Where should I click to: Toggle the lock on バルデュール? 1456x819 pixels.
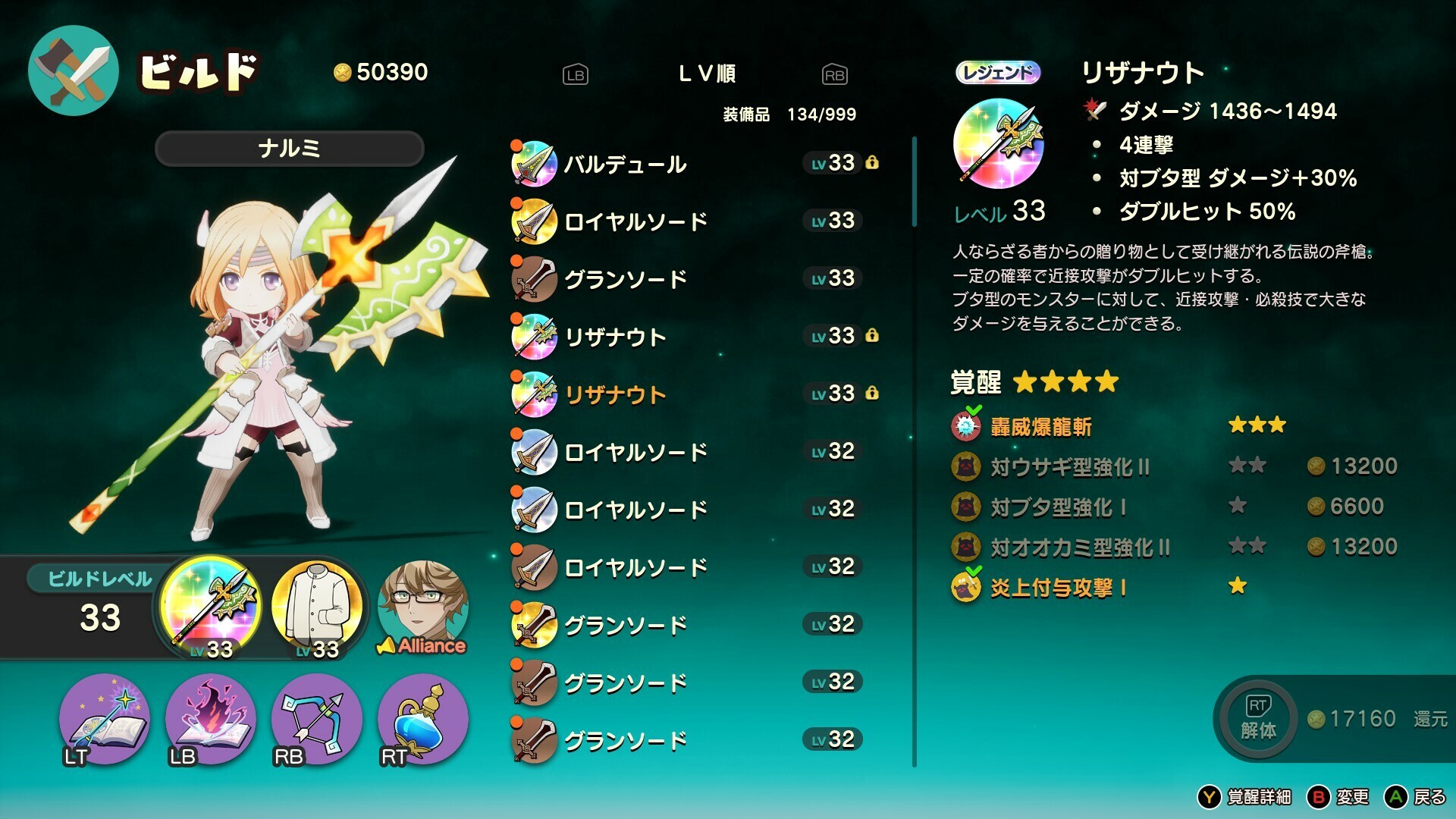[x=874, y=162]
